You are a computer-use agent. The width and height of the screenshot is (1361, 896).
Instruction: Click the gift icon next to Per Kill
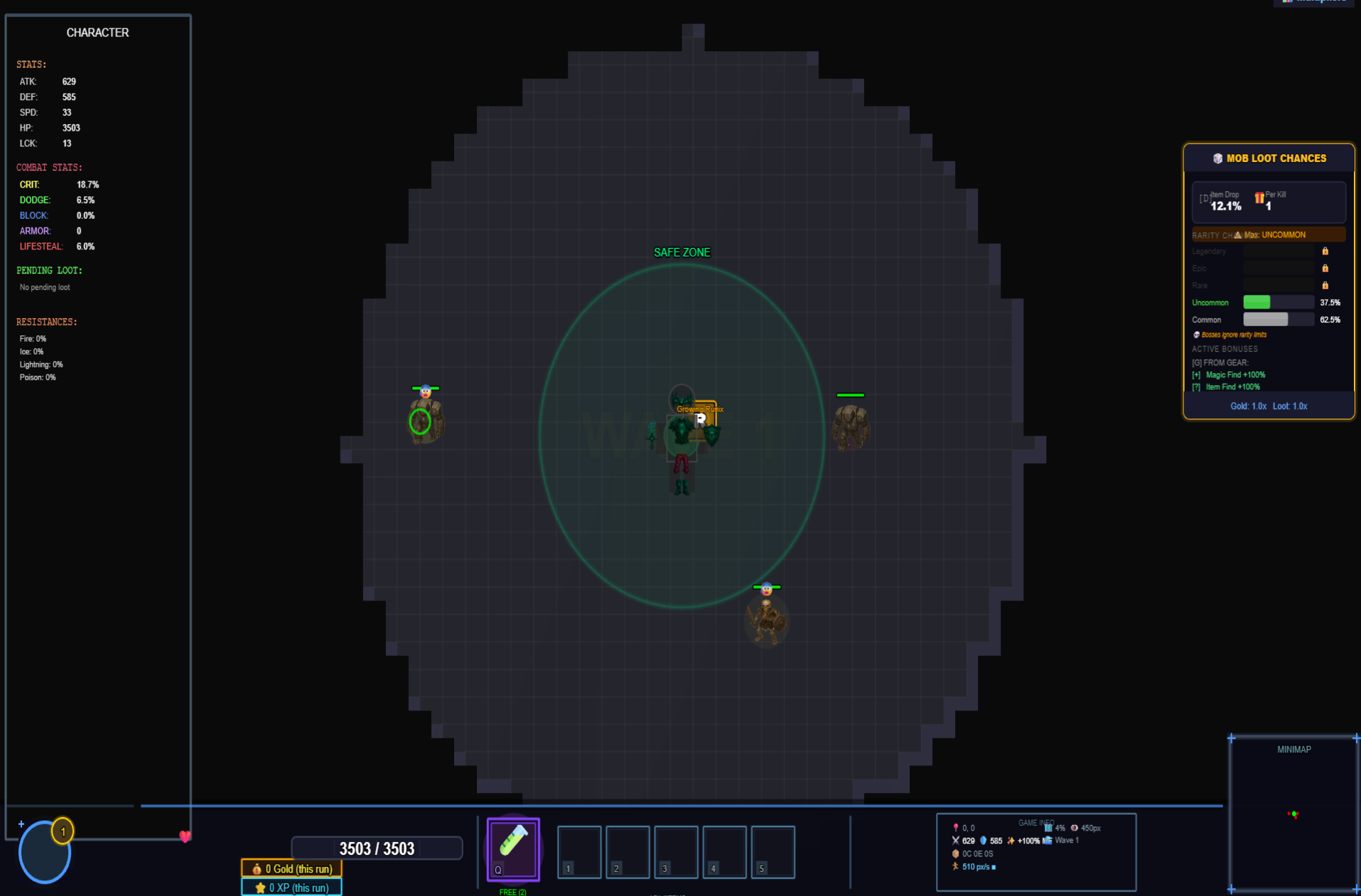tap(1259, 198)
